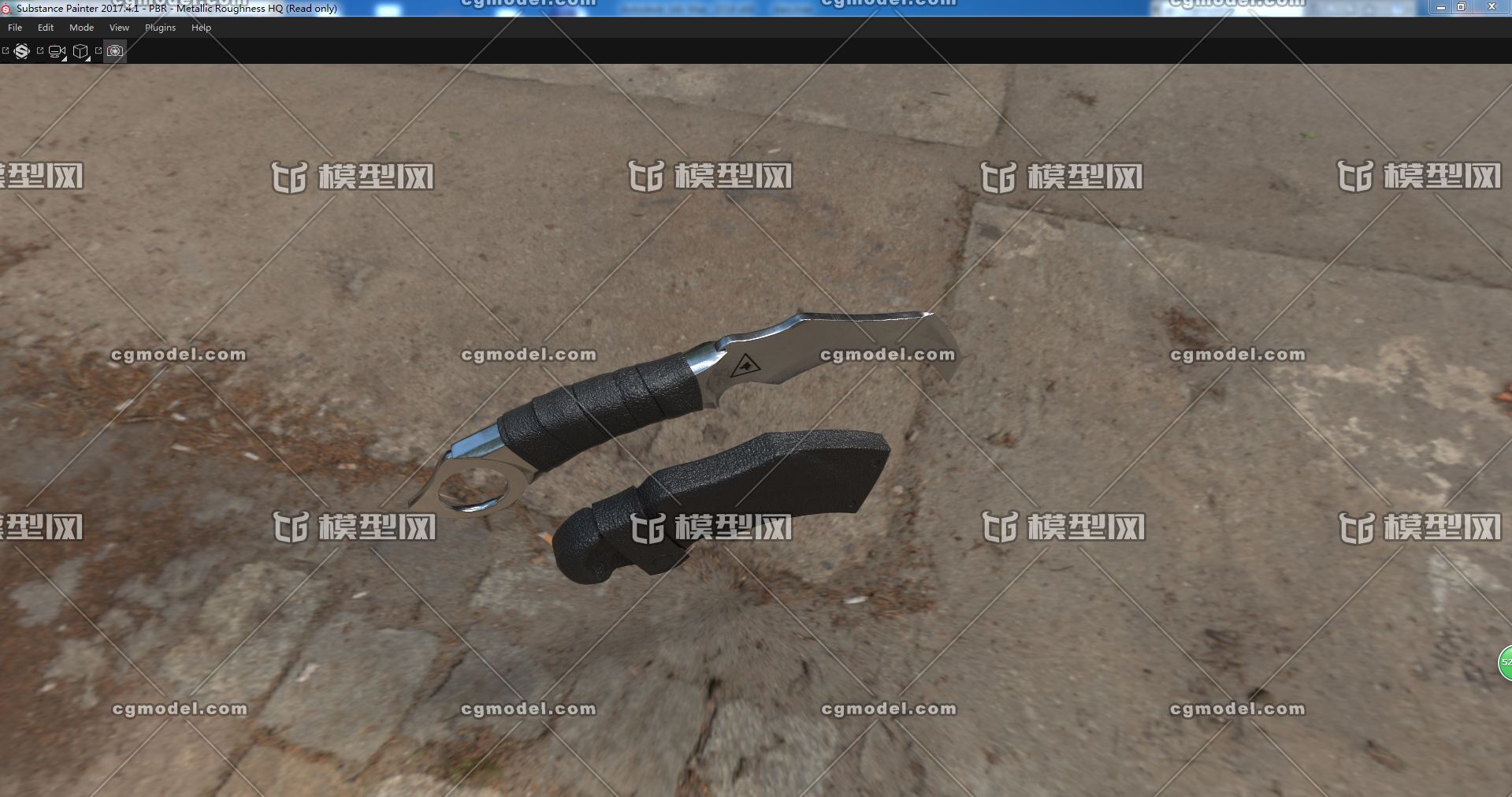Open the Edit menu
Image resolution: width=1512 pixels, height=797 pixels.
coord(46,28)
